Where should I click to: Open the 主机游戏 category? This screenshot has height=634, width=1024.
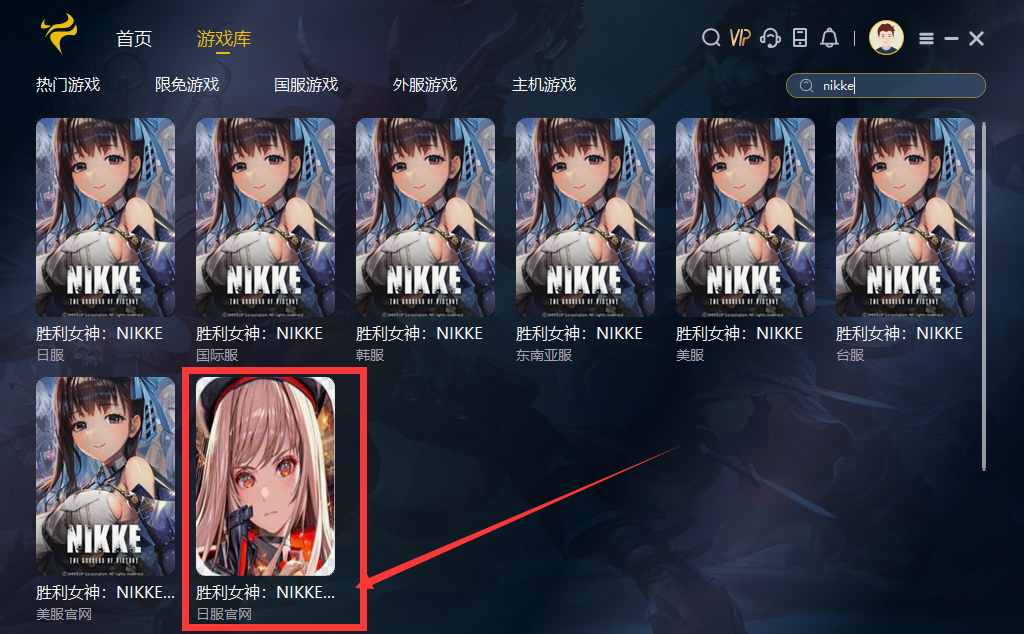544,85
